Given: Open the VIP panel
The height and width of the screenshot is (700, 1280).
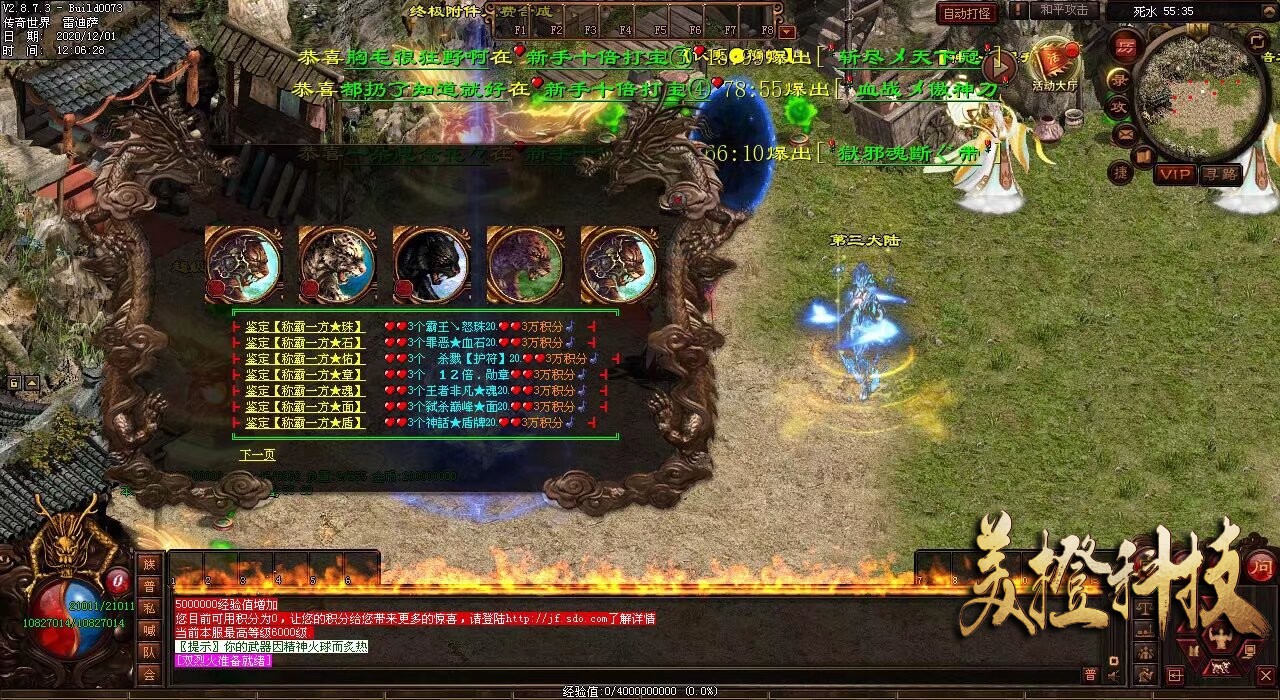Looking at the screenshot, I should click(1175, 175).
